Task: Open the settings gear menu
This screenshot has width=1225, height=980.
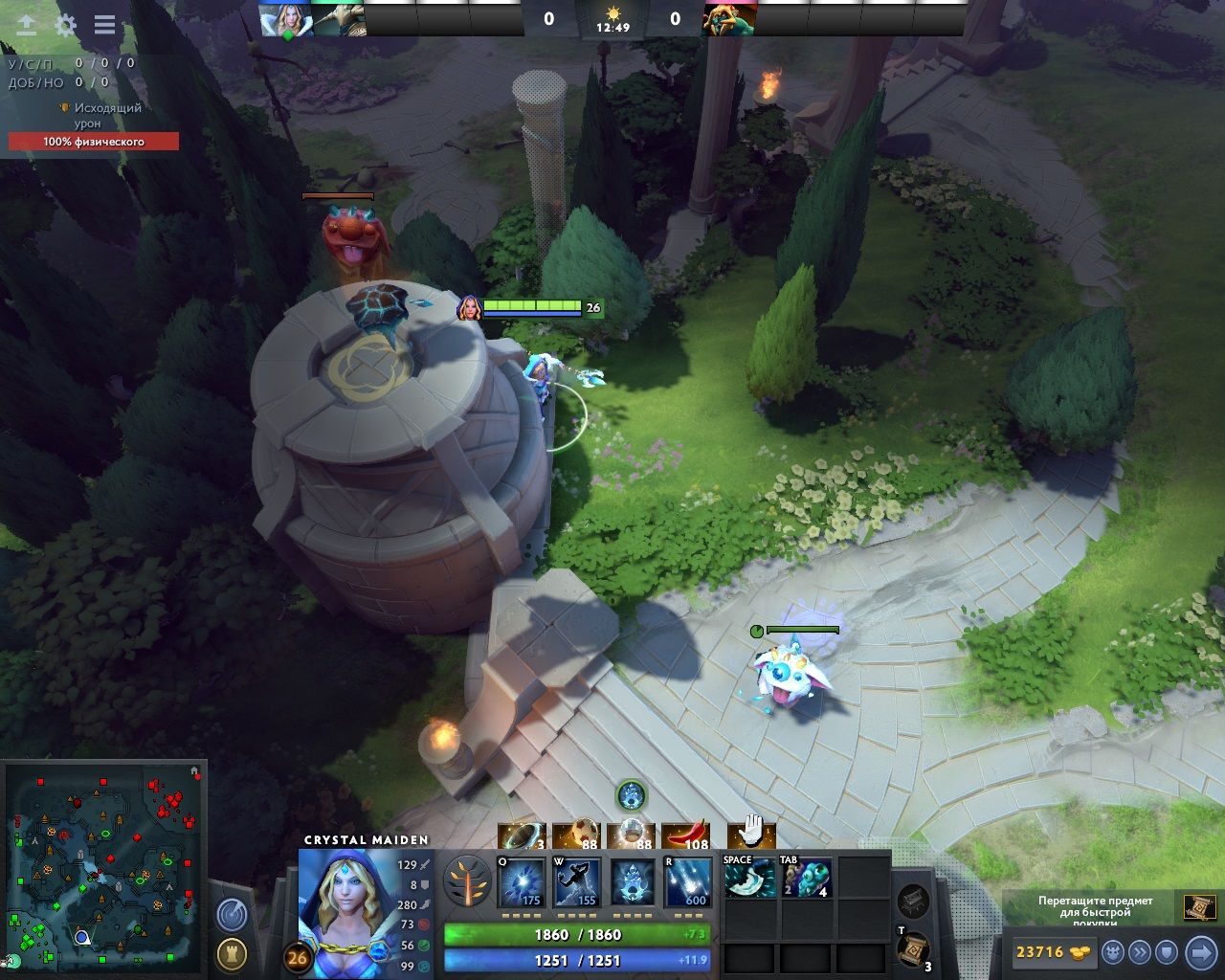Action: pos(65,25)
